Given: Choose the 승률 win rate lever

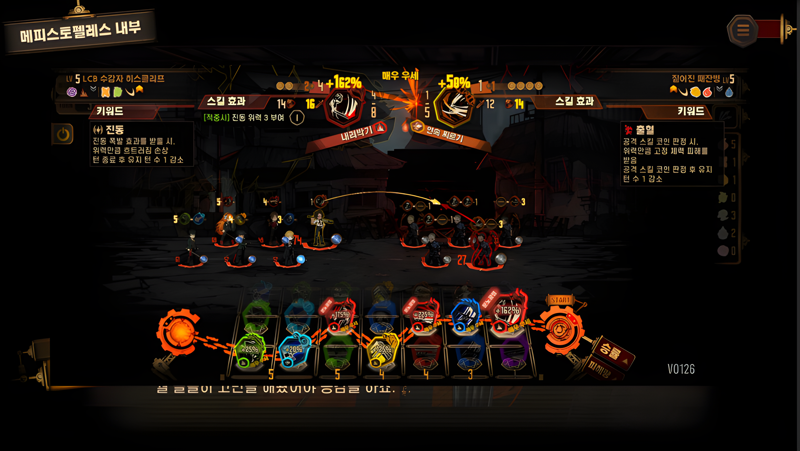Looking at the screenshot, I should click(614, 354).
